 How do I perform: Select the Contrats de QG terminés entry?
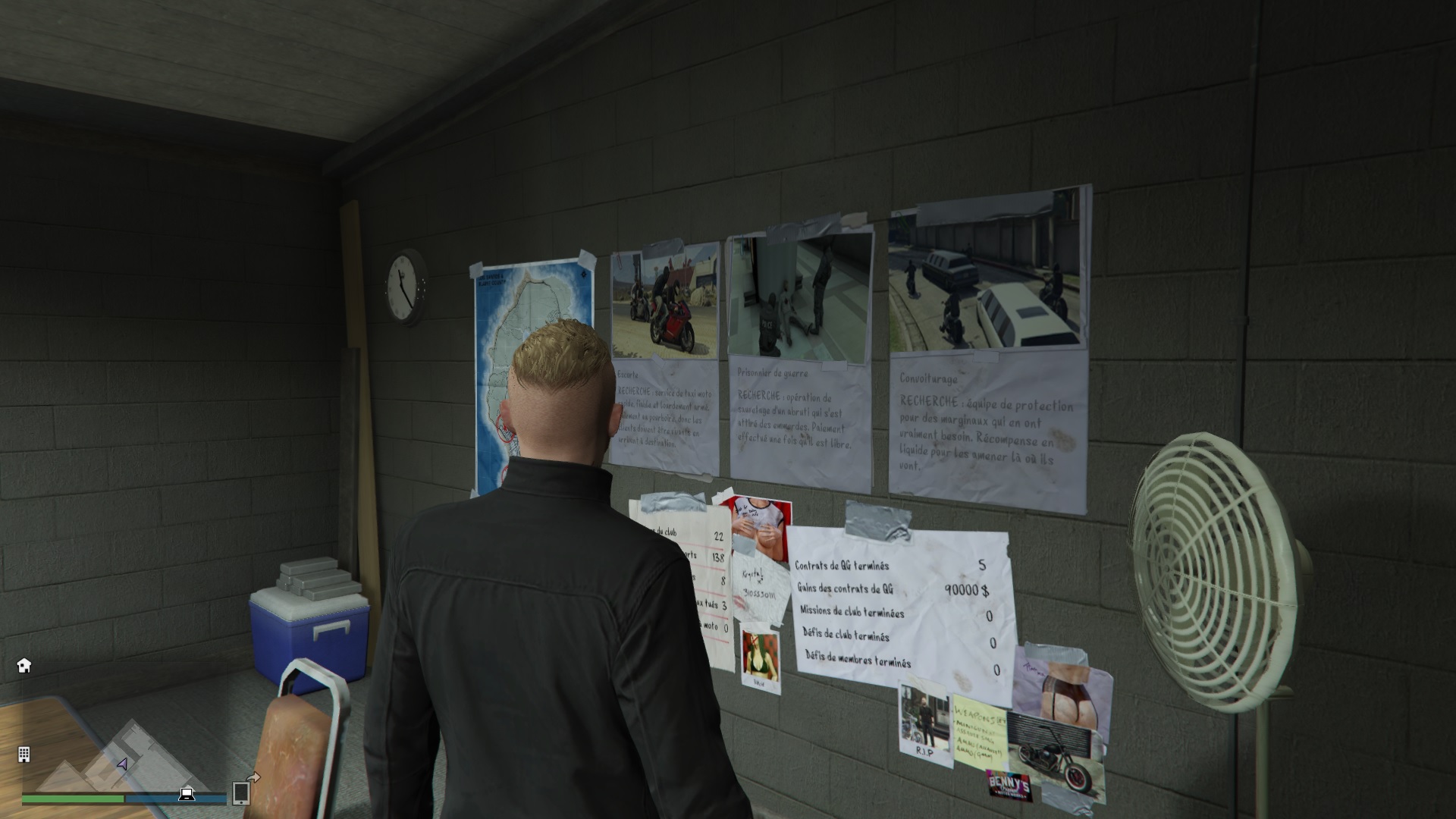tap(842, 566)
